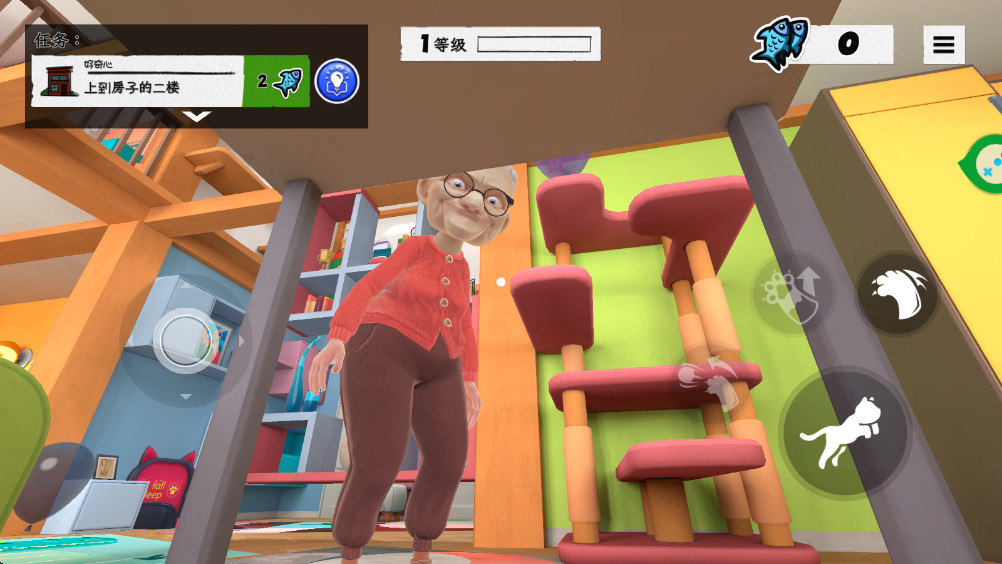This screenshot has width=1002, height=564.
Task: Select the quest to reach the second floor
Action: 138,81
